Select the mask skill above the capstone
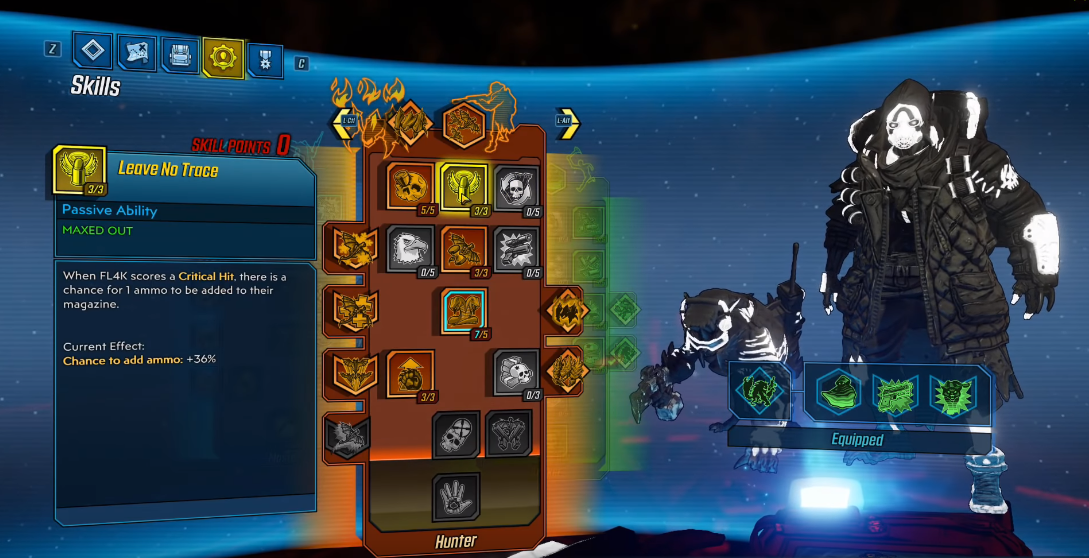The width and height of the screenshot is (1089, 558). coord(456,434)
